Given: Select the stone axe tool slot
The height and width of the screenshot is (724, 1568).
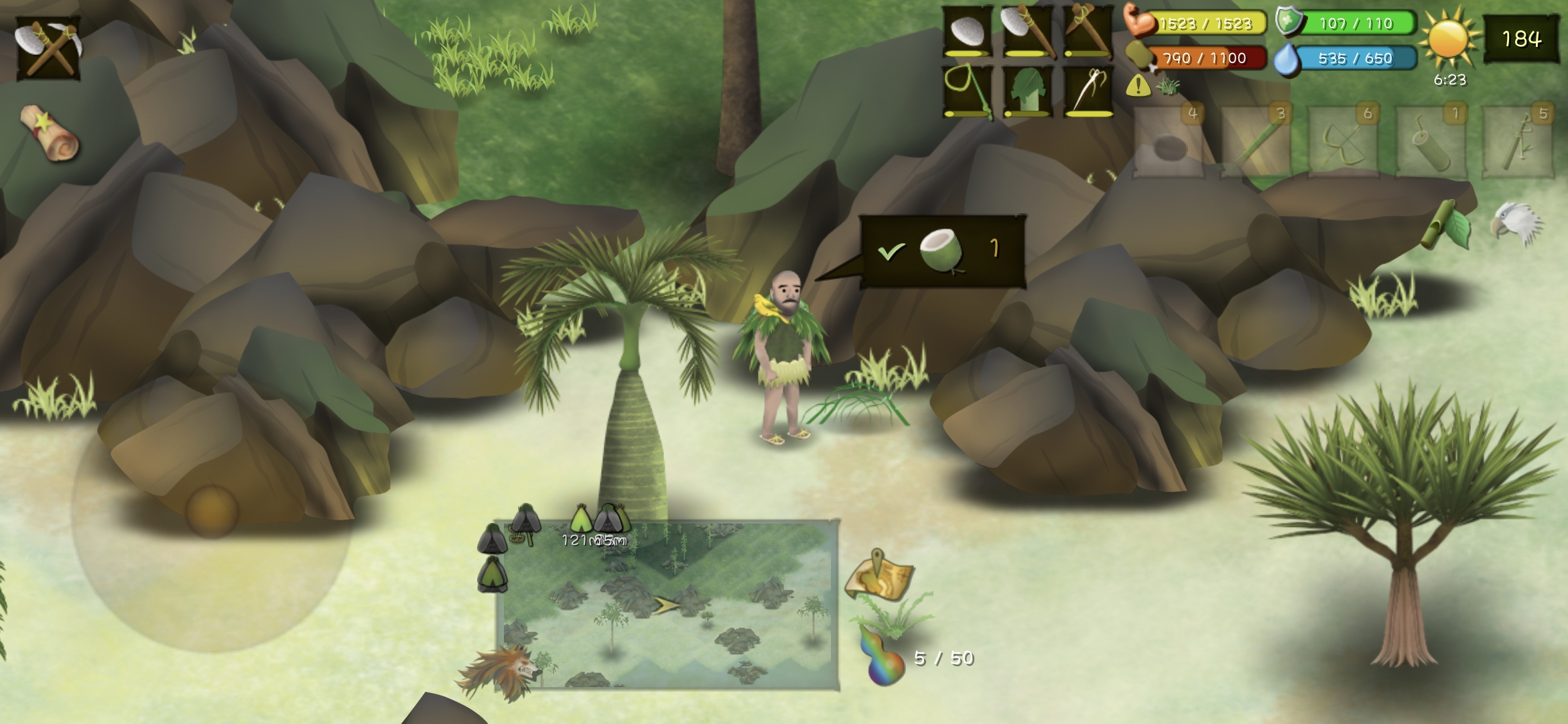Looking at the screenshot, I should [x=1026, y=32].
